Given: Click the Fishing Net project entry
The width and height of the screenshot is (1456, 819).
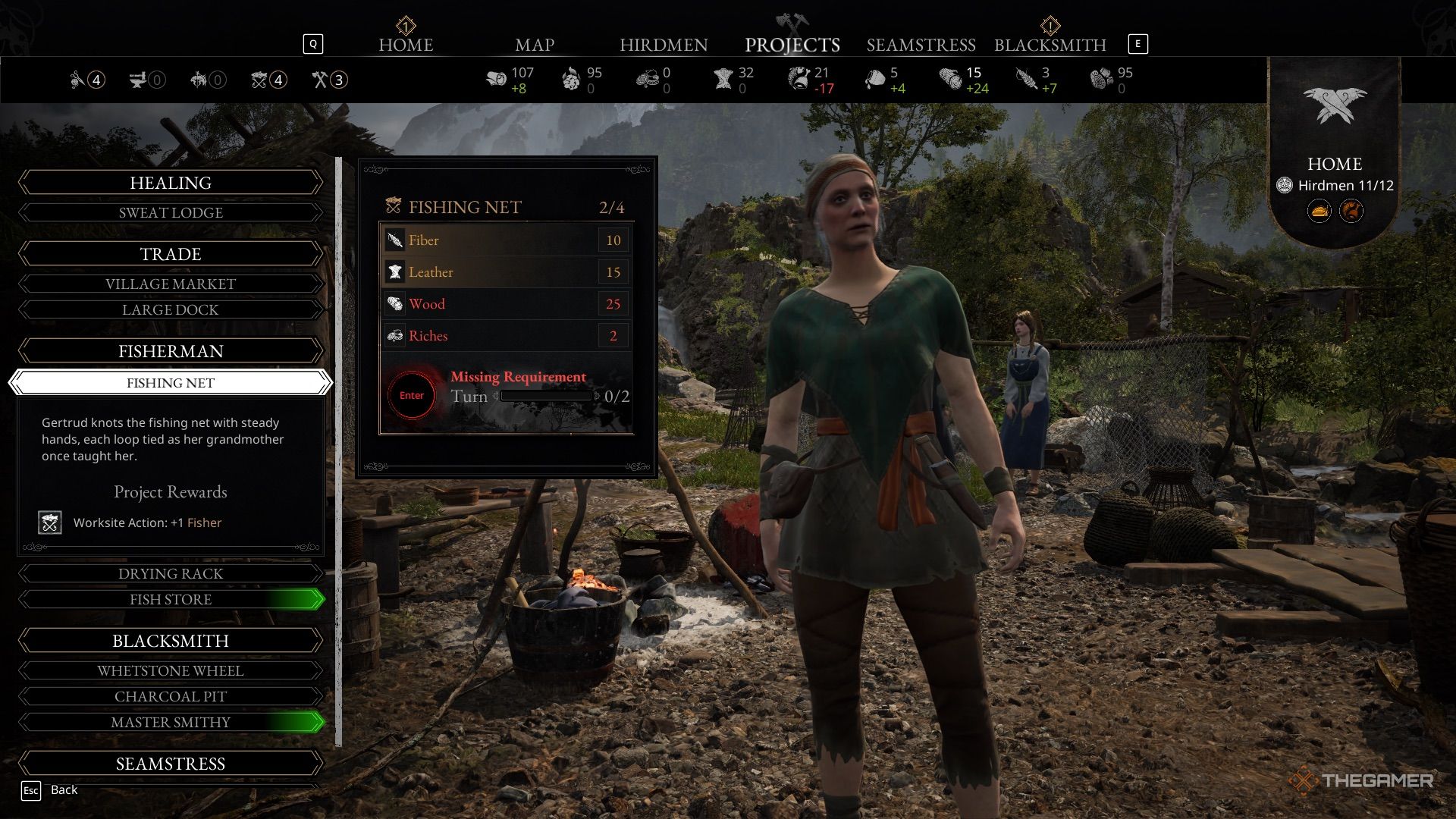Looking at the screenshot, I should [x=171, y=383].
